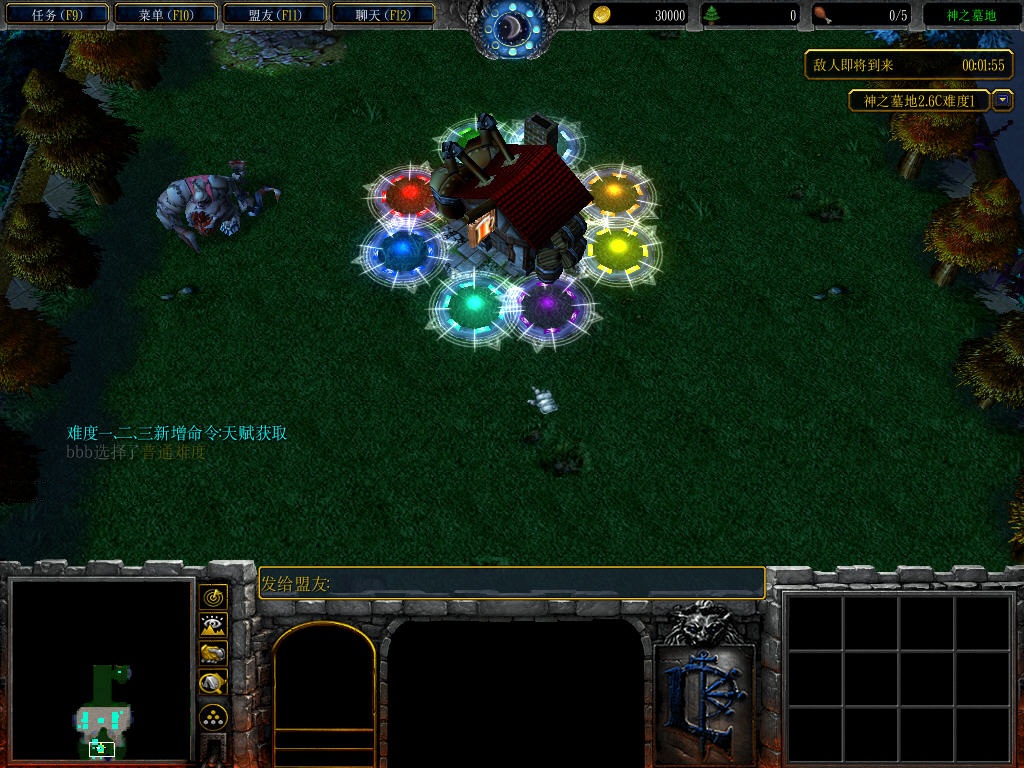Activate the minimap signal ping button
This screenshot has height=768, width=1024.
coord(213,597)
